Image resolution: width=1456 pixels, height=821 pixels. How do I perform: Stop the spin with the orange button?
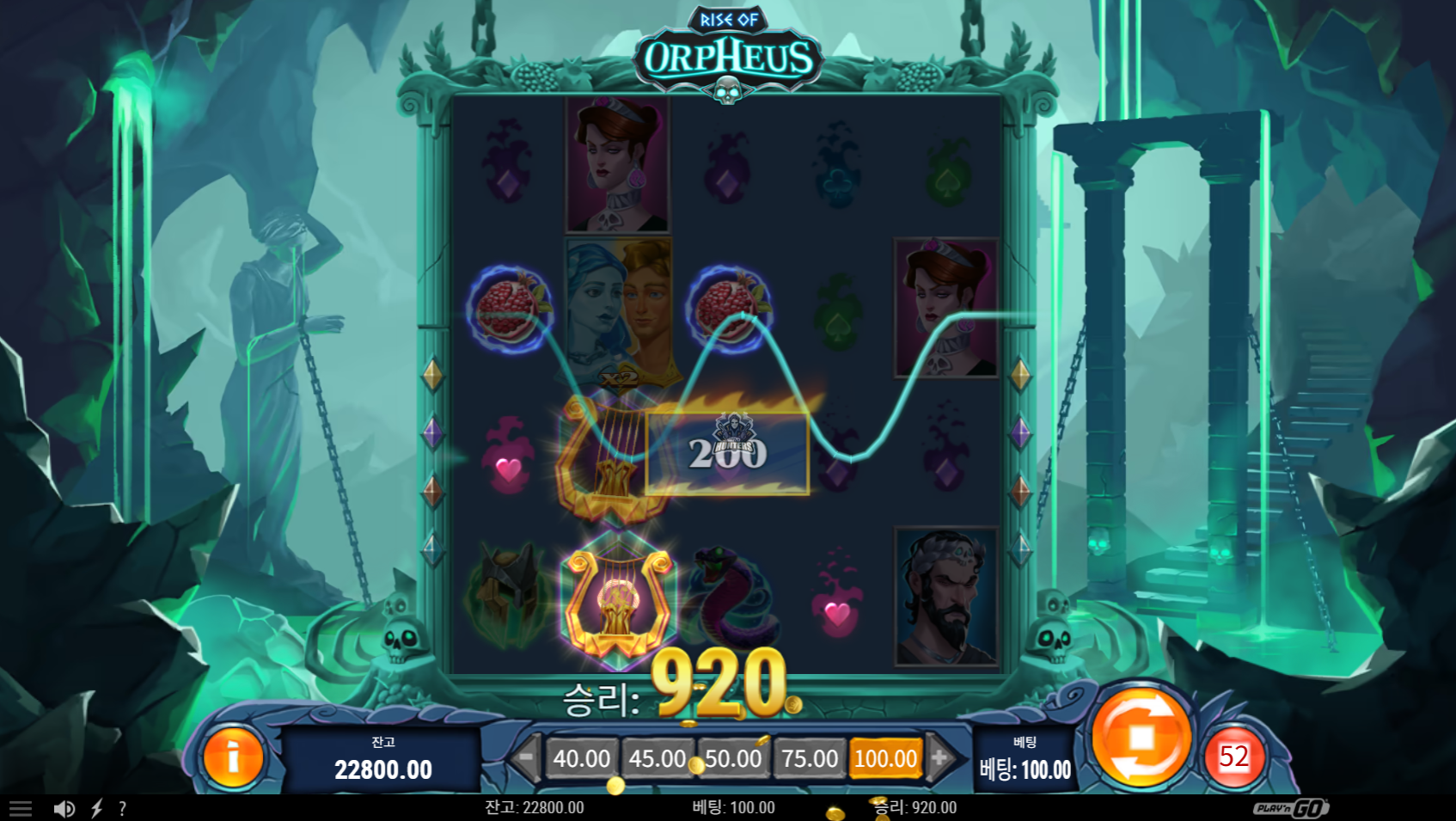1141,737
